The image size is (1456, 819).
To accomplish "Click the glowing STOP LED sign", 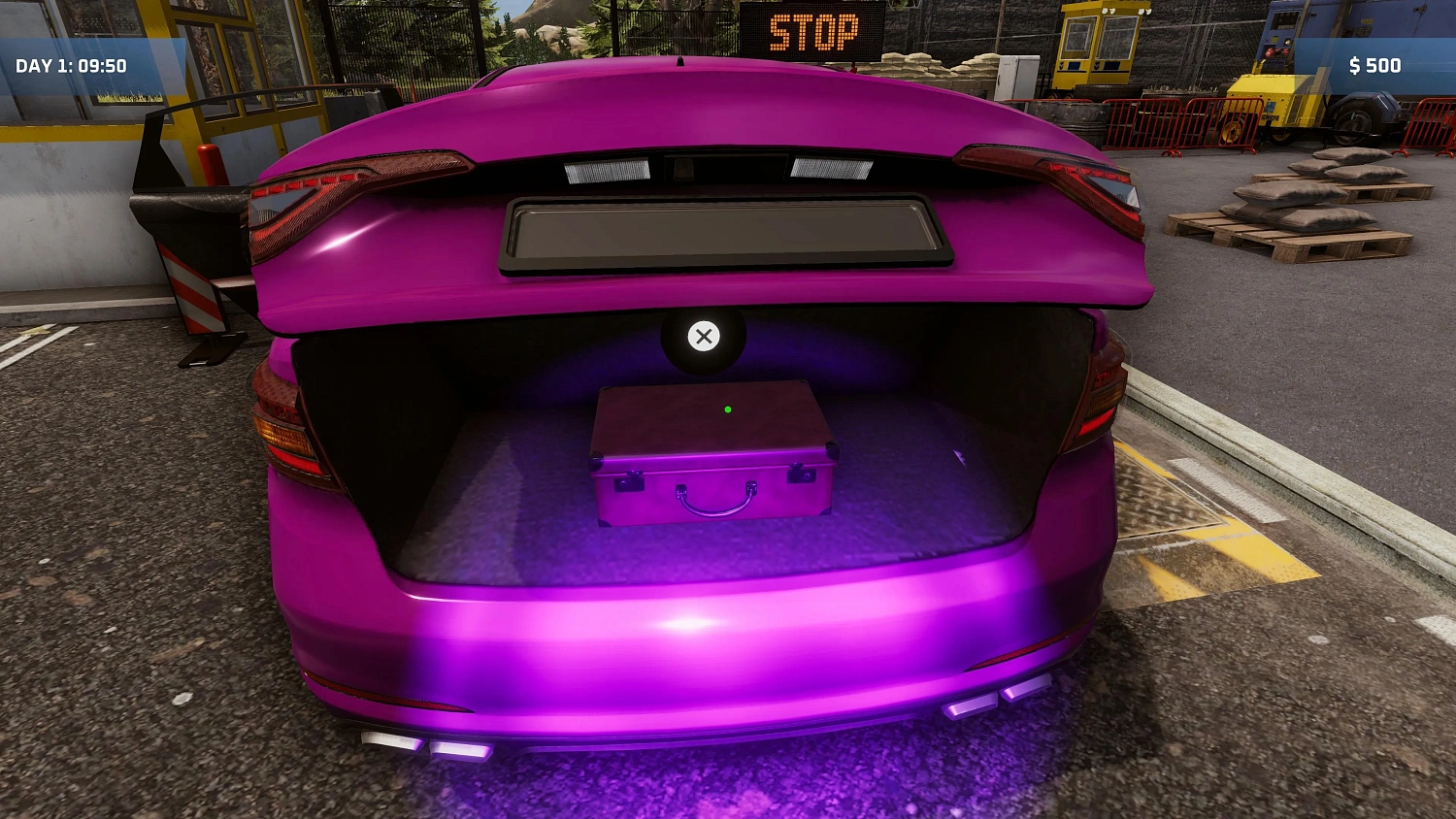I will click(x=815, y=31).
